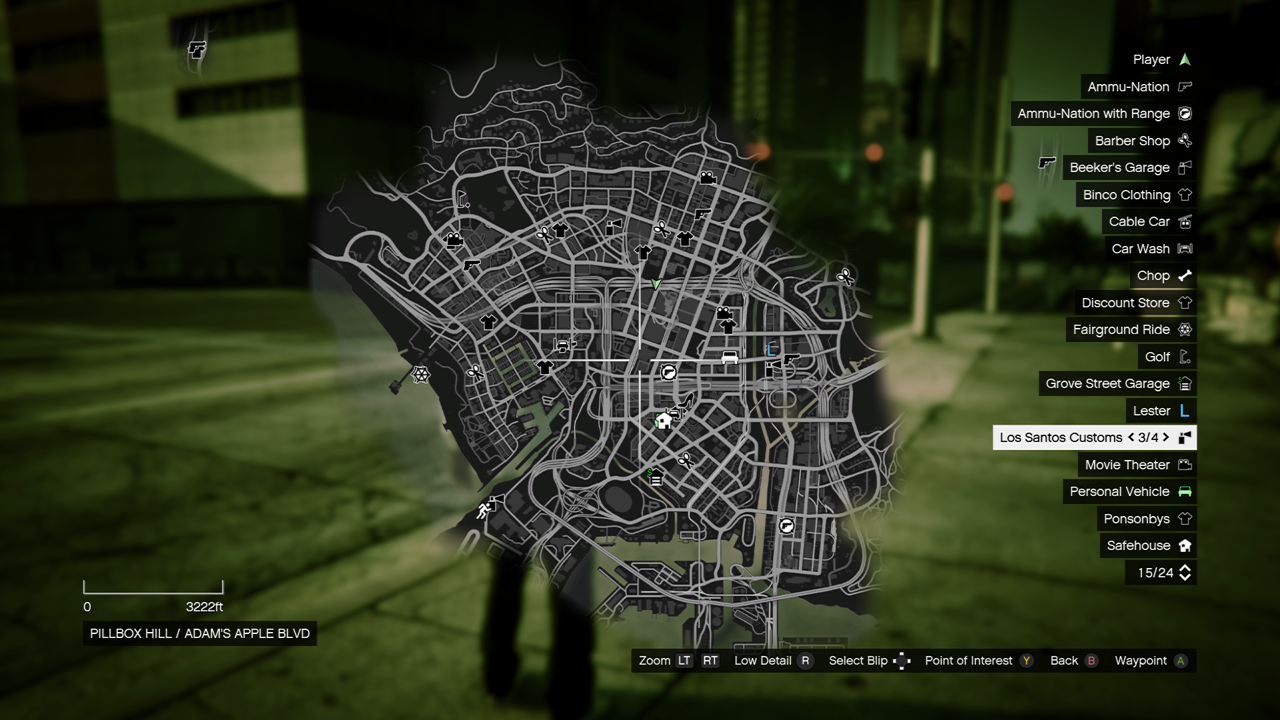This screenshot has height=720, width=1280.
Task: Click the Pillbox Hill location label
Action: click(198, 633)
